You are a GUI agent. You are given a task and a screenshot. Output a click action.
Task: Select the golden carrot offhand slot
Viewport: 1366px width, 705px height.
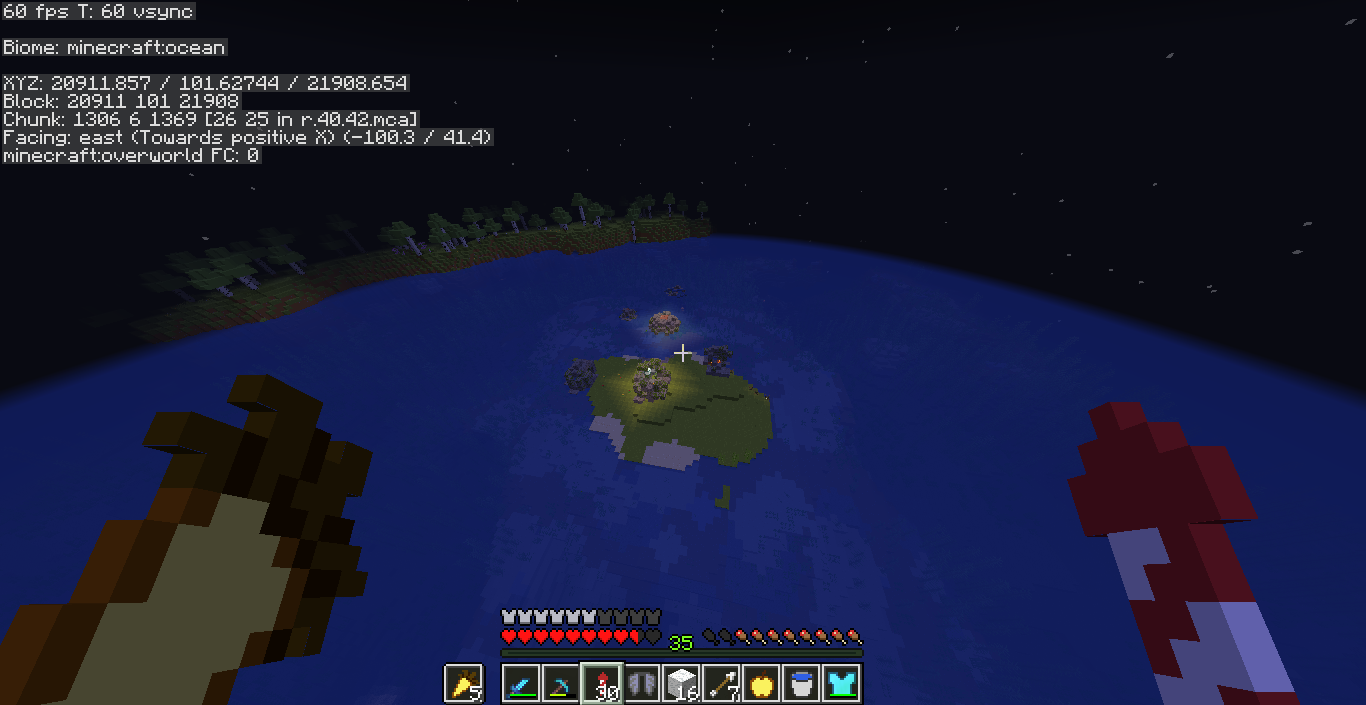coord(463,684)
